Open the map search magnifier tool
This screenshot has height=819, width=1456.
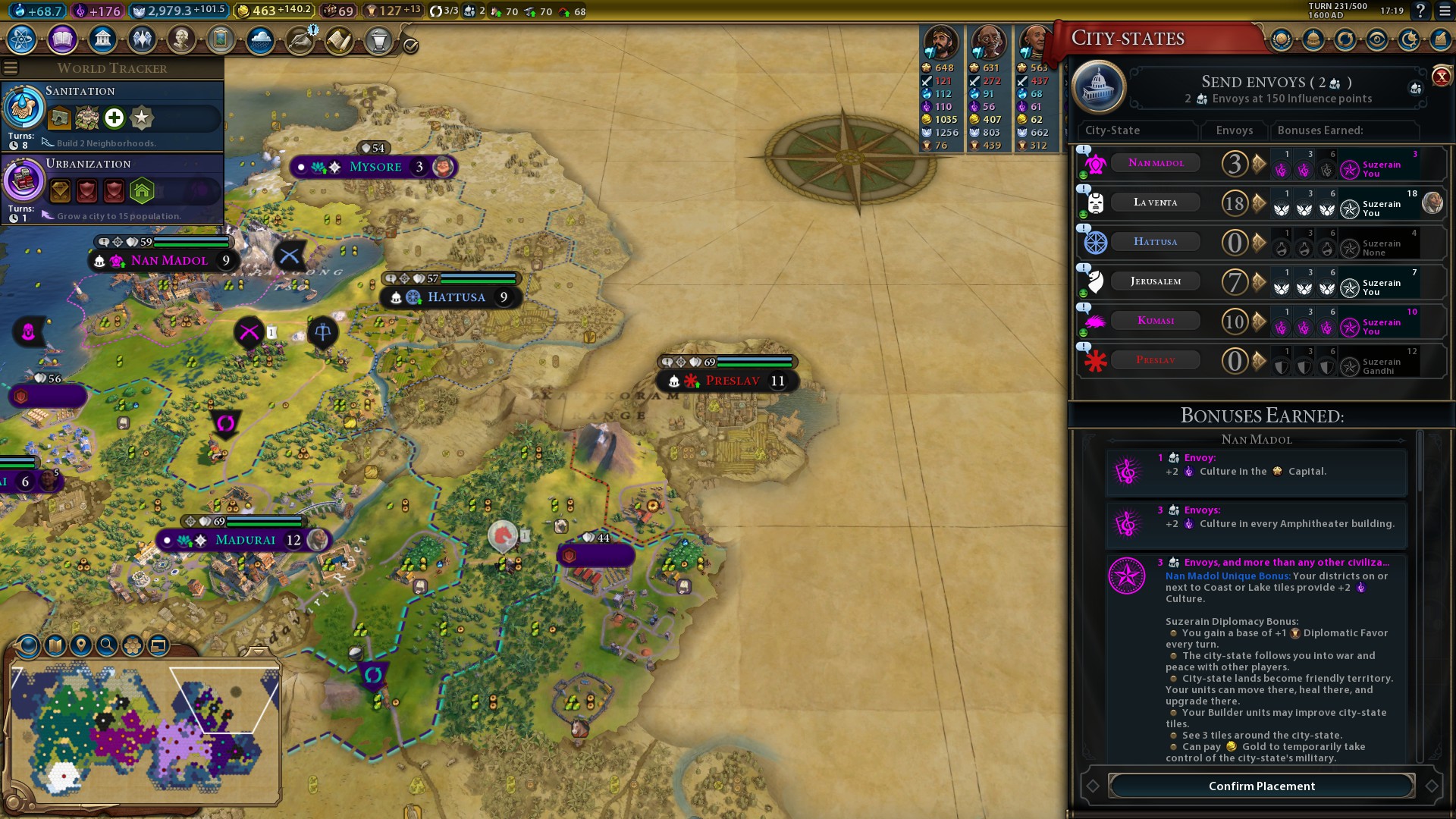click(107, 645)
